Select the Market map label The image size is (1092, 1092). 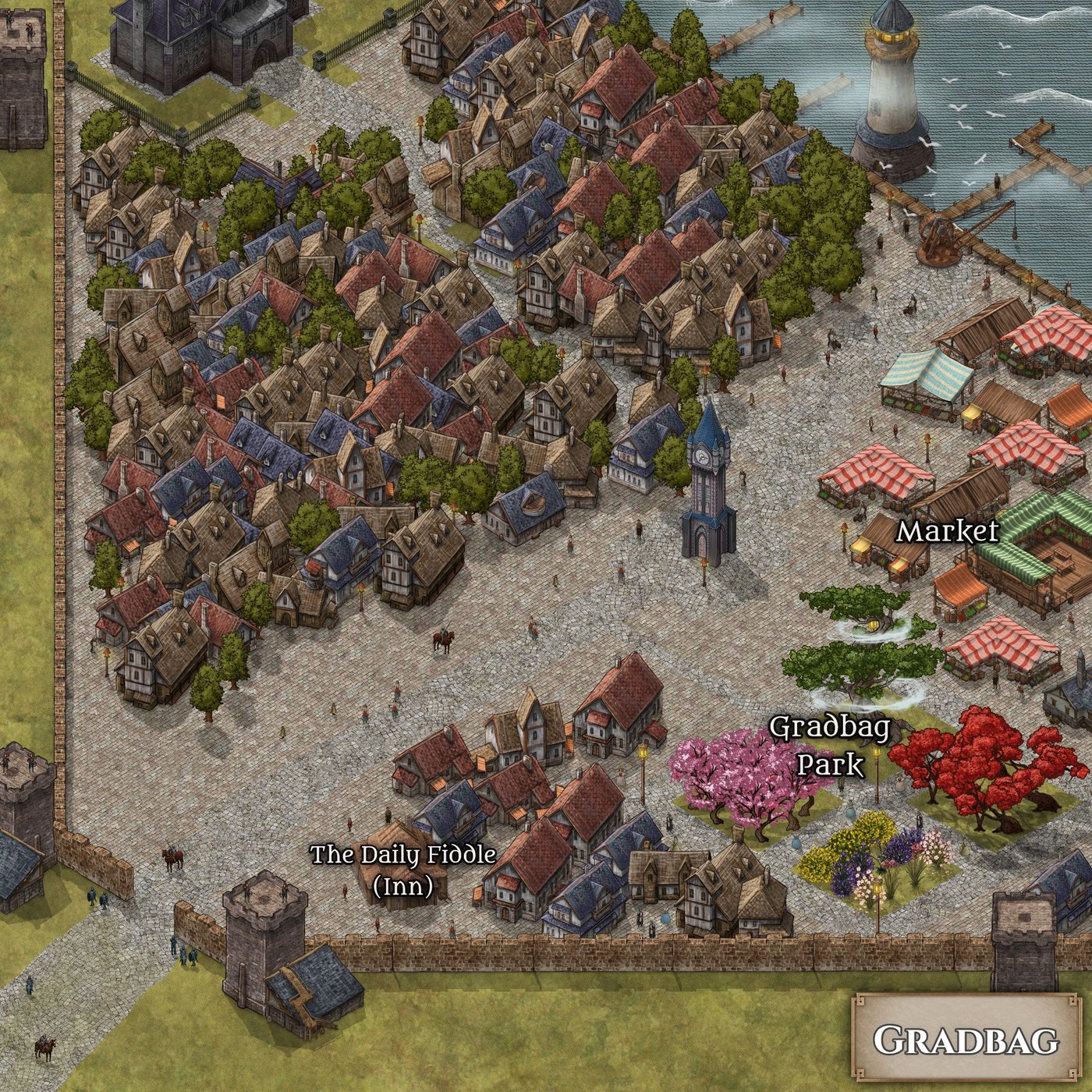pyautogui.click(x=947, y=532)
